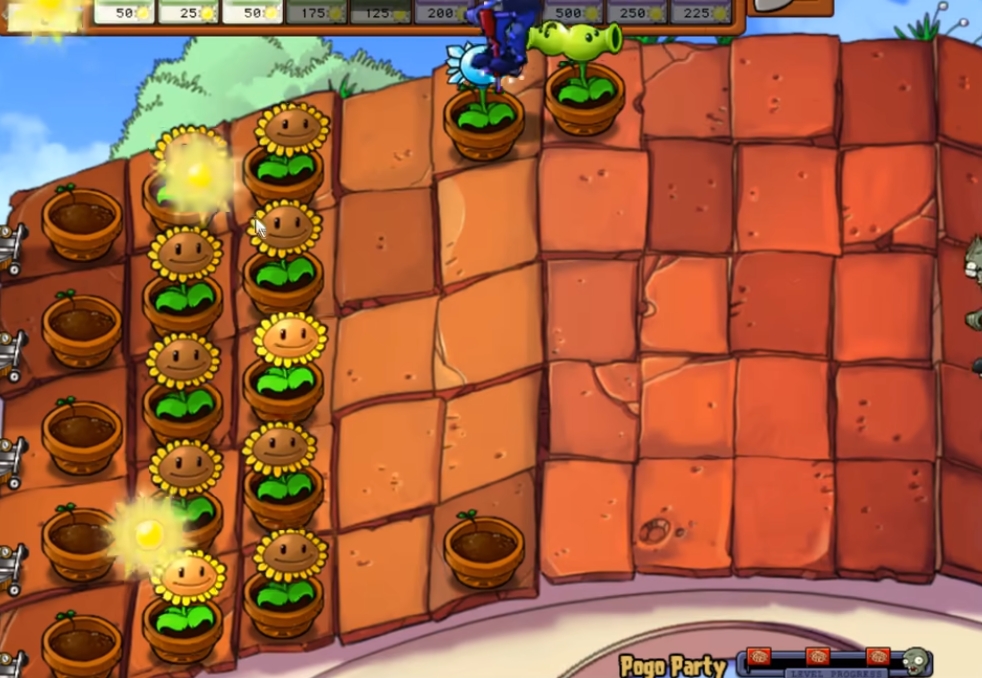Pick the 125 sun cost seed packet
Screen dimensions: 982x678
point(379,11)
